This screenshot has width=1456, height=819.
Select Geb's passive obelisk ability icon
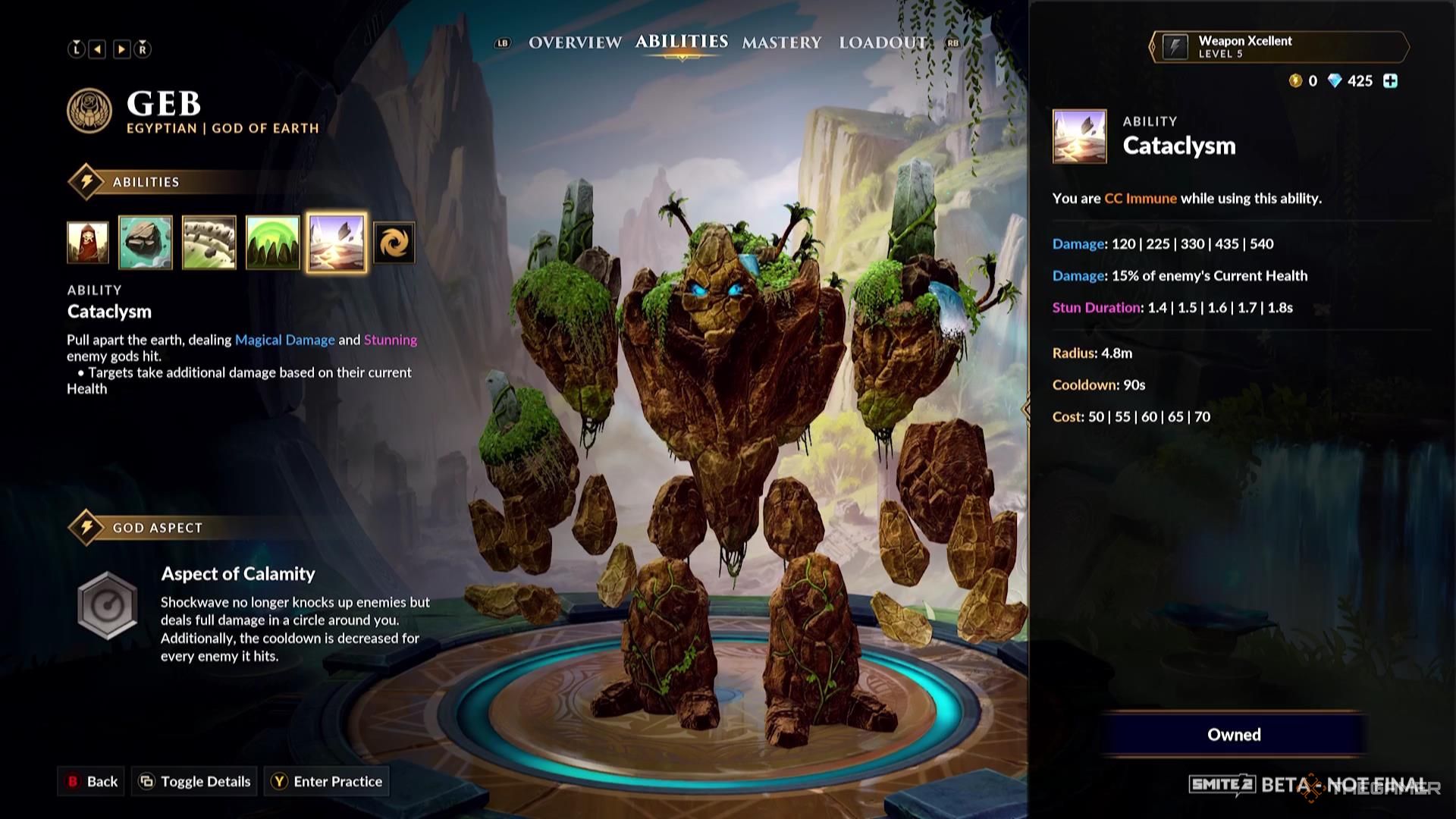(x=87, y=243)
